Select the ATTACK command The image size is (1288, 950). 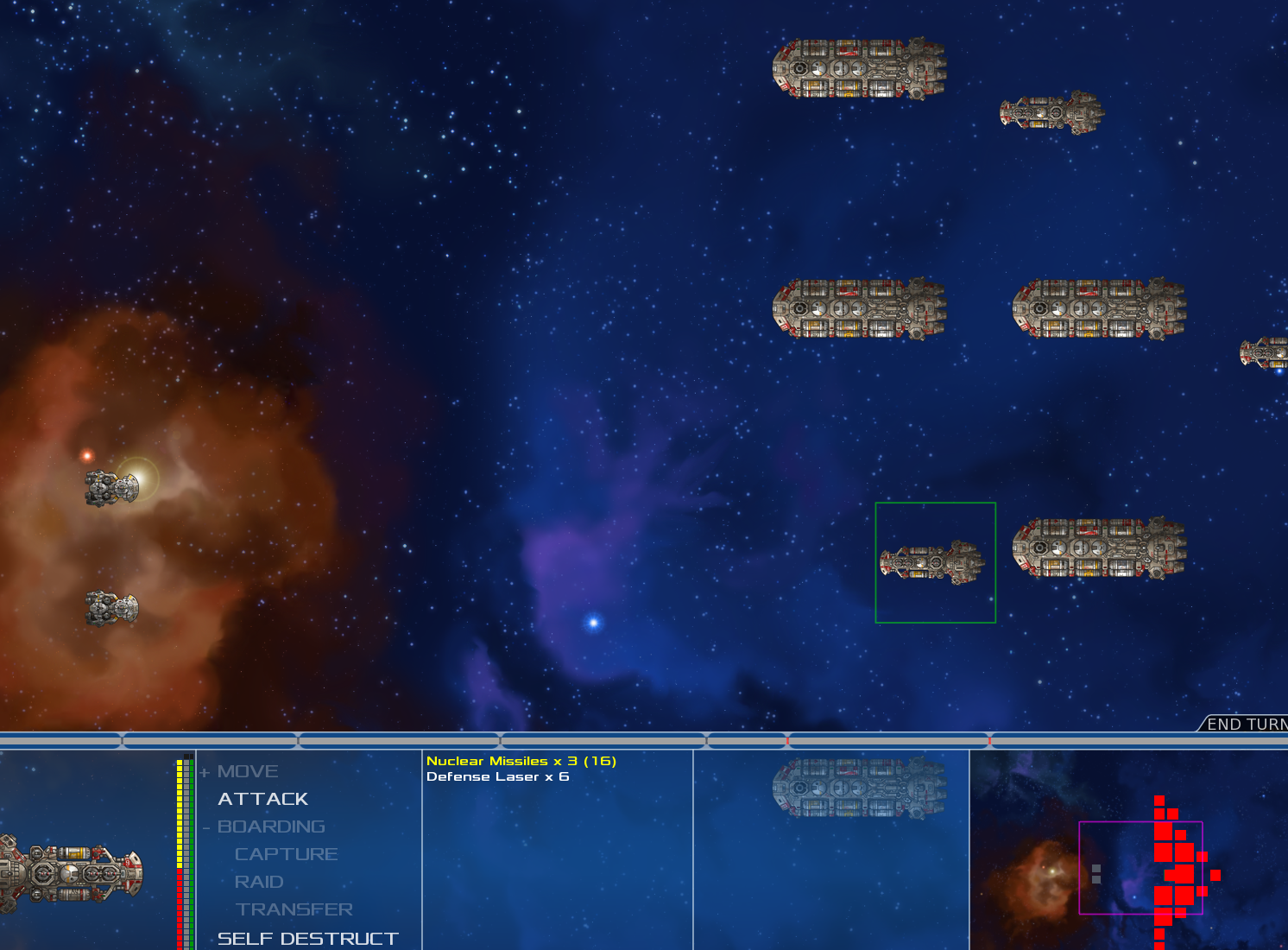point(262,799)
